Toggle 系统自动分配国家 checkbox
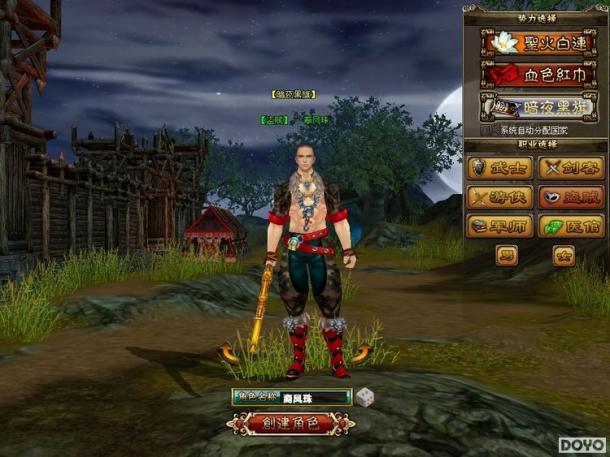610x457 pixels. click(x=487, y=130)
